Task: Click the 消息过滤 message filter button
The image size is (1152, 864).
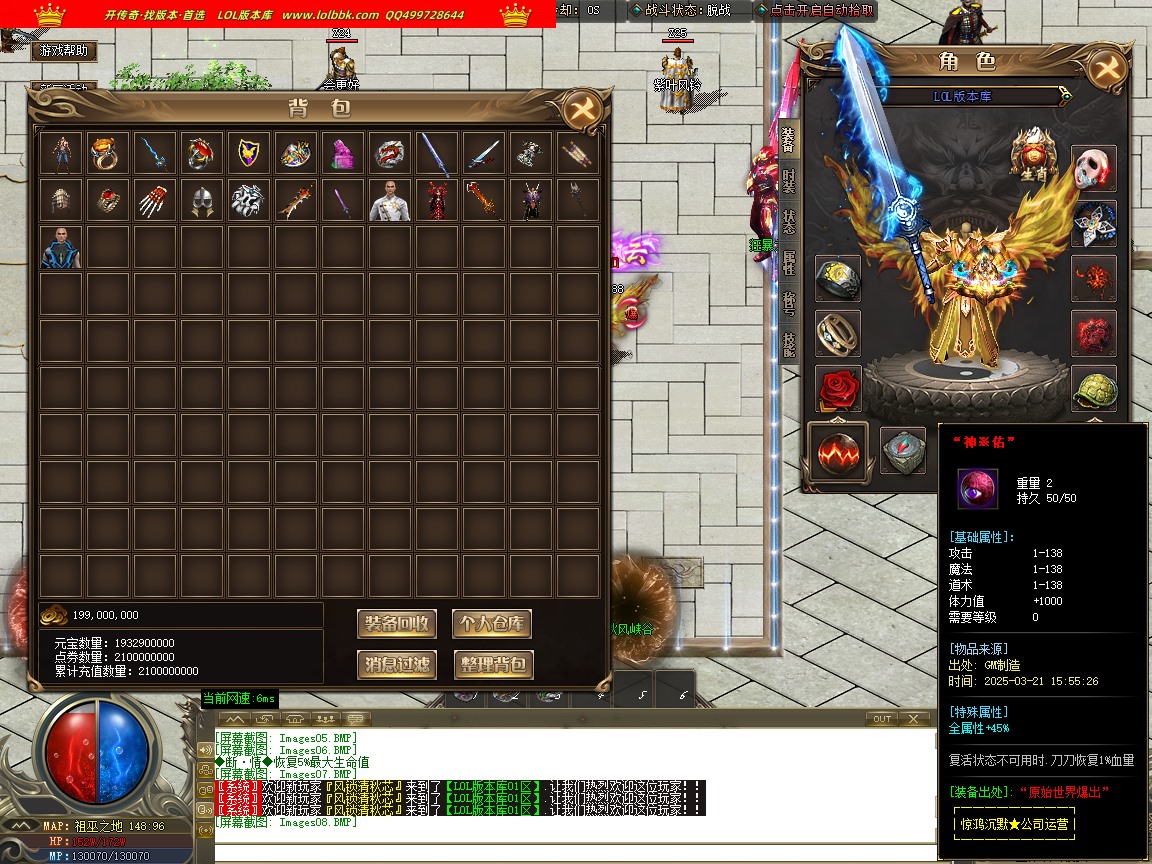Action: coord(397,664)
